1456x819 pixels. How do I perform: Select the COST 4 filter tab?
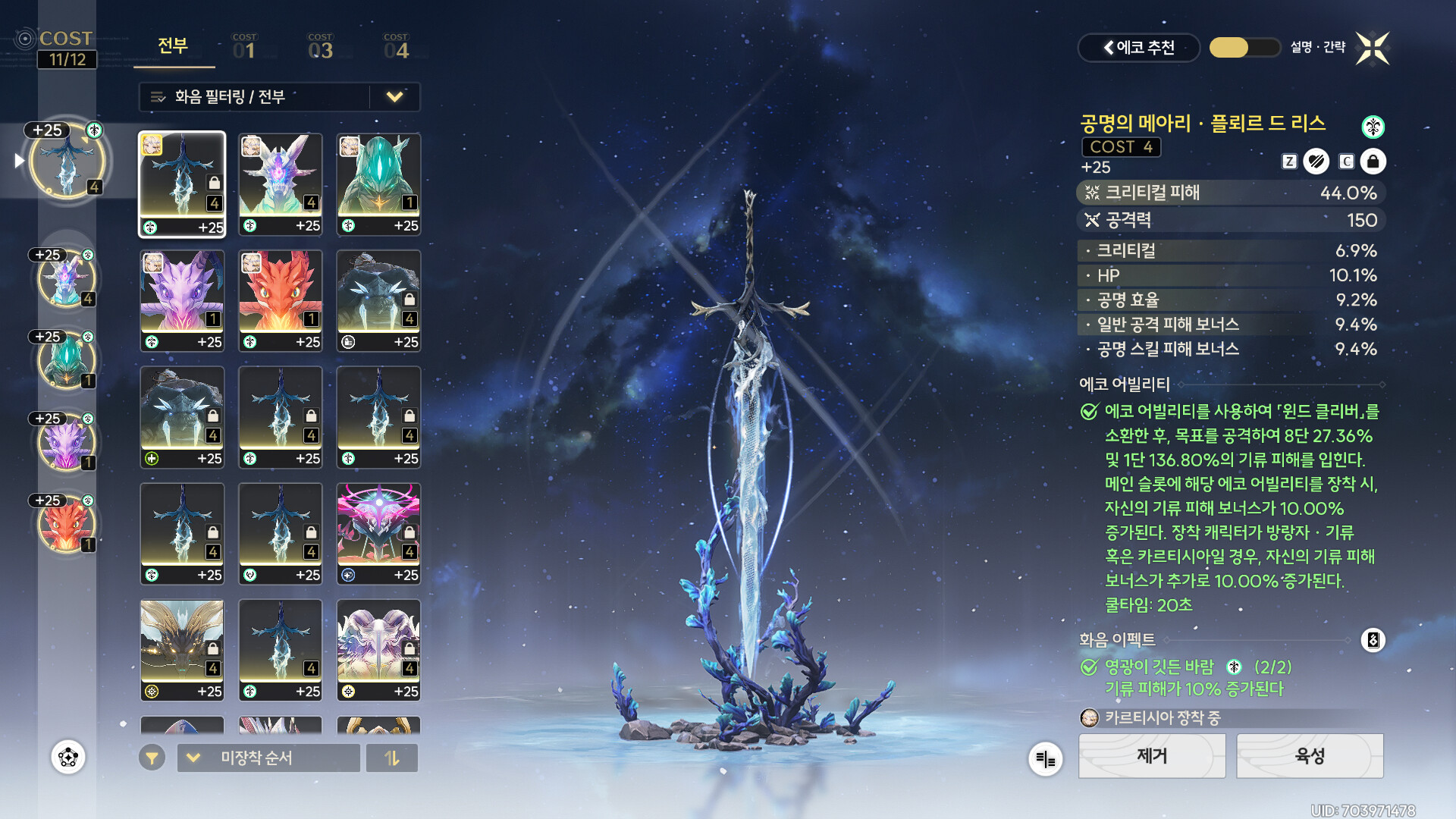pyautogui.click(x=396, y=47)
